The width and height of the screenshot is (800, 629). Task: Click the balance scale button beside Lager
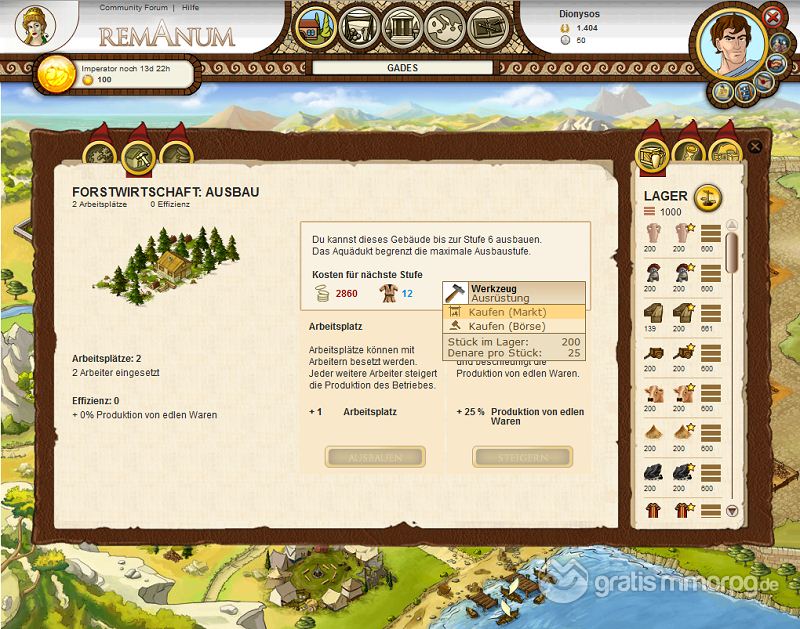pos(707,194)
